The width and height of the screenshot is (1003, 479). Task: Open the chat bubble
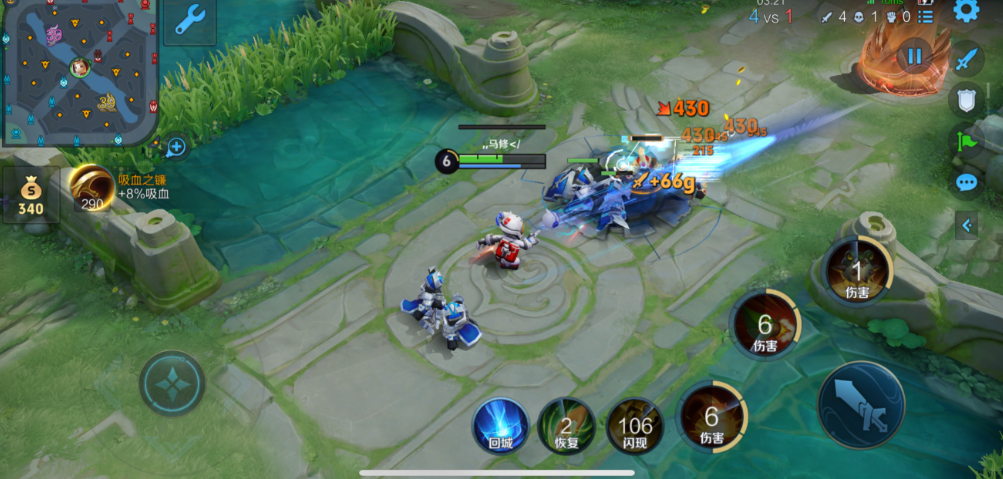[966, 182]
